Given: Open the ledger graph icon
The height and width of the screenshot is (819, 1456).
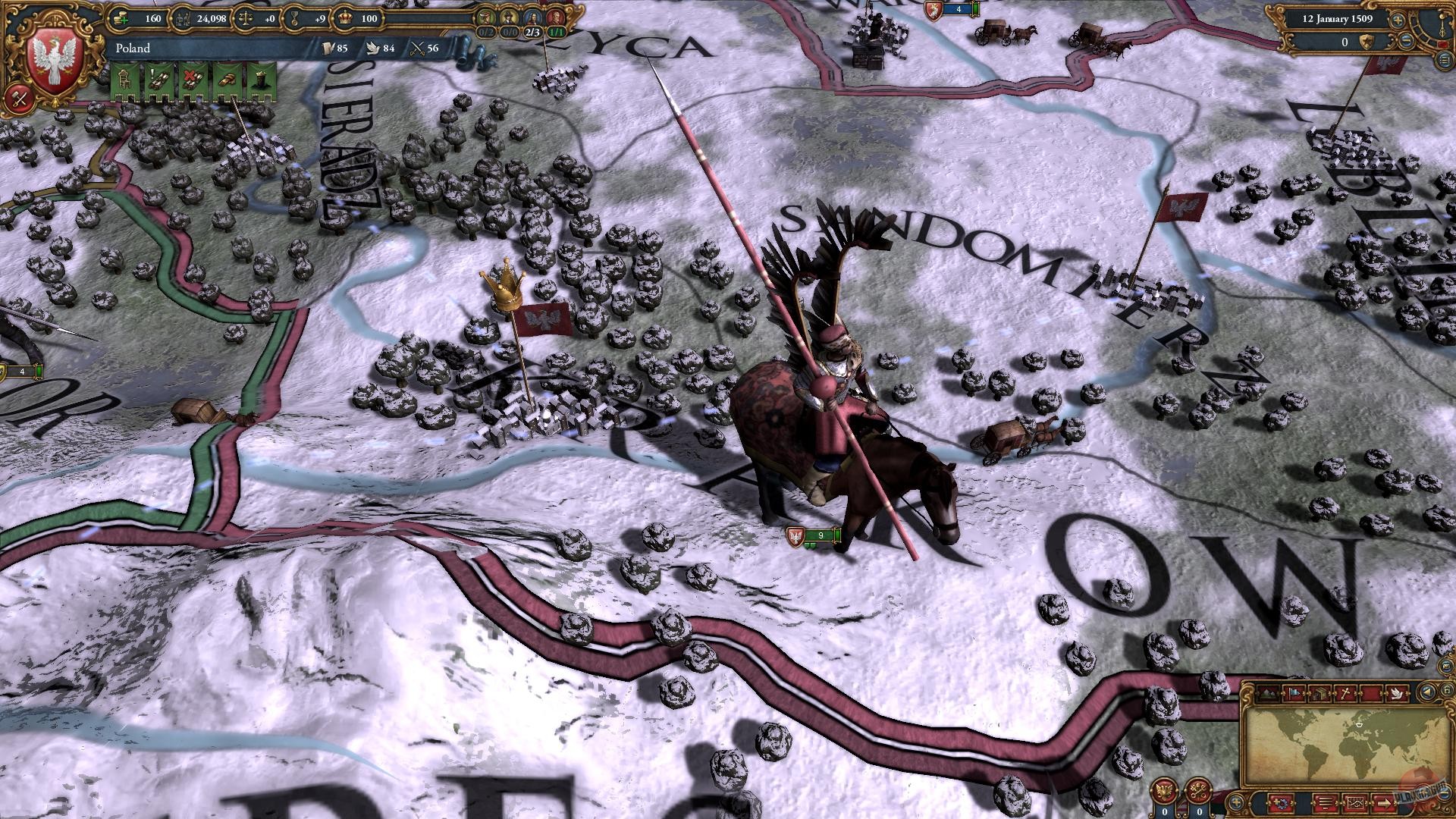Looking at the screenshot, I should 1356,802.
